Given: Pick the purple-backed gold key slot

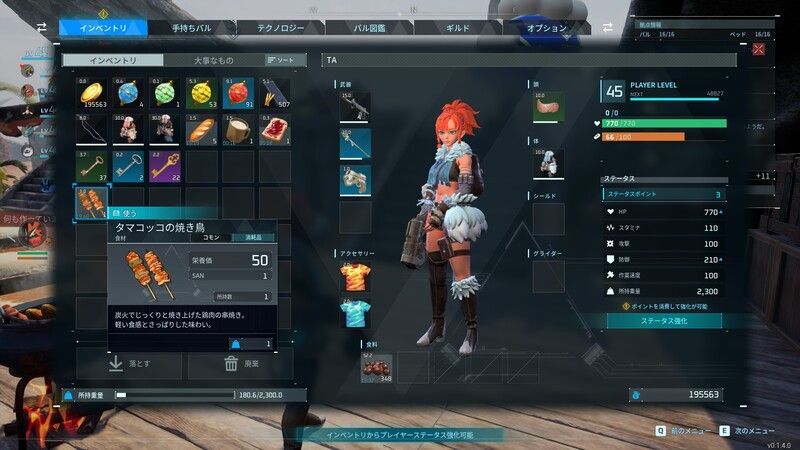Looking at the screenshot, I should point(165,166).
